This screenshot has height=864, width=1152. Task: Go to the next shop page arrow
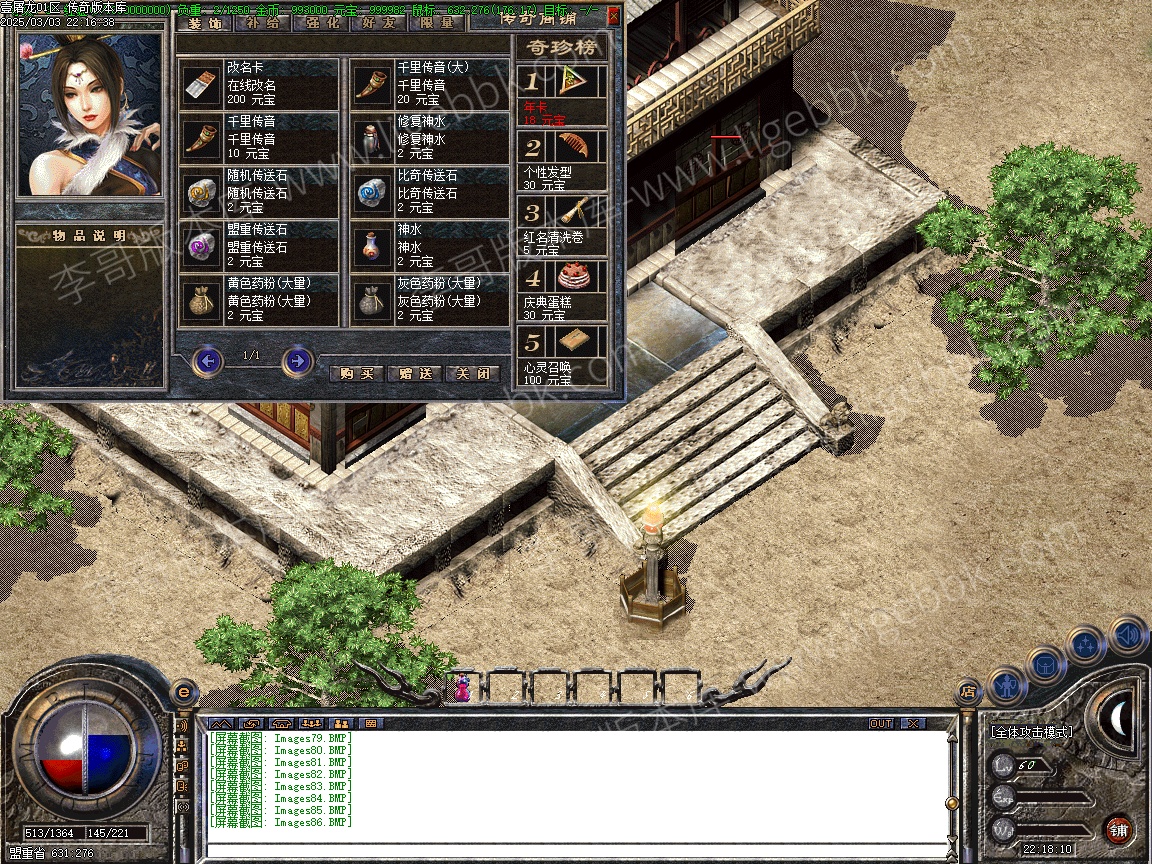pos(297,360)
